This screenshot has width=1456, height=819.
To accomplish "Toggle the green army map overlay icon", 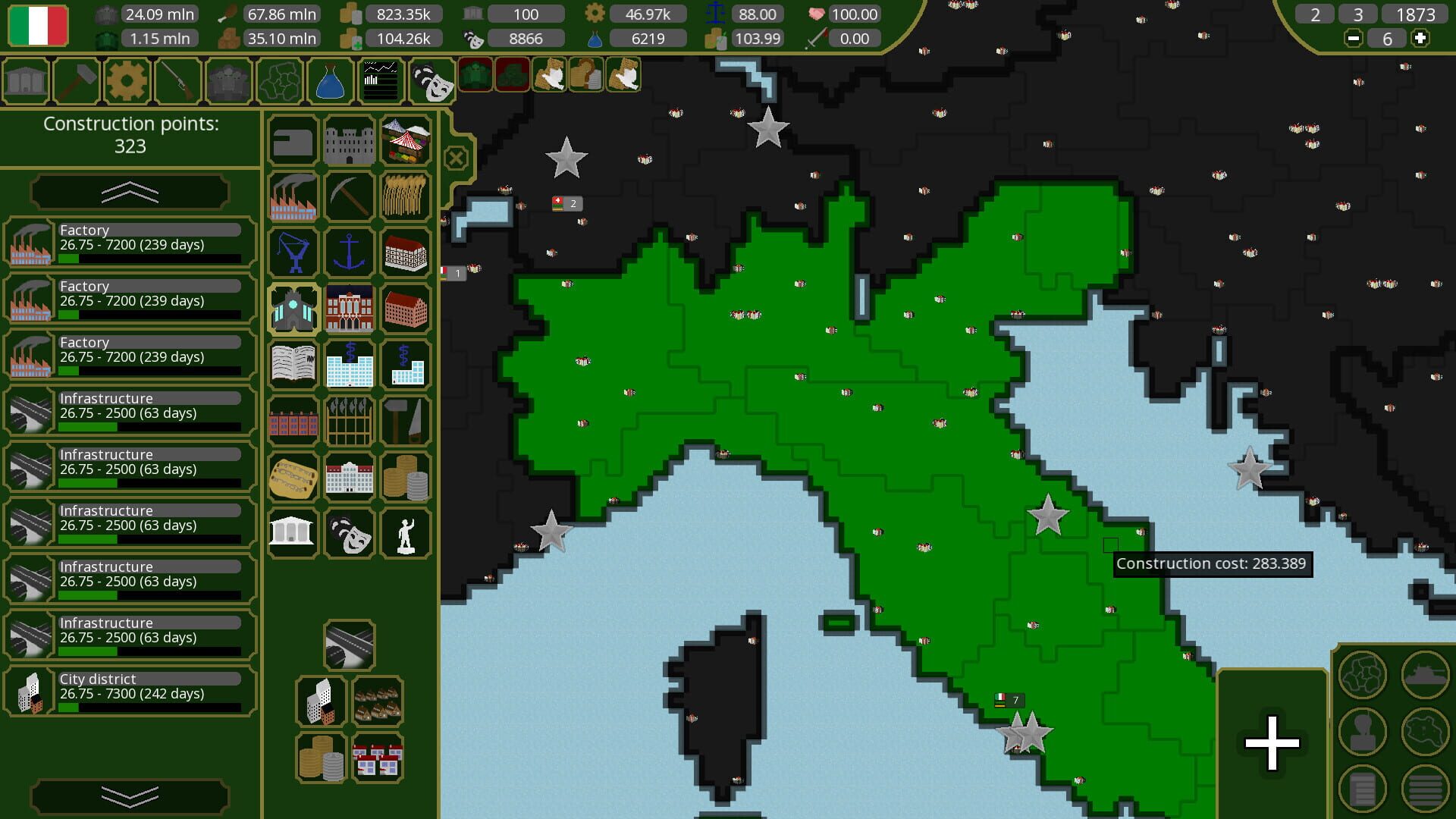I will point(475,75).
